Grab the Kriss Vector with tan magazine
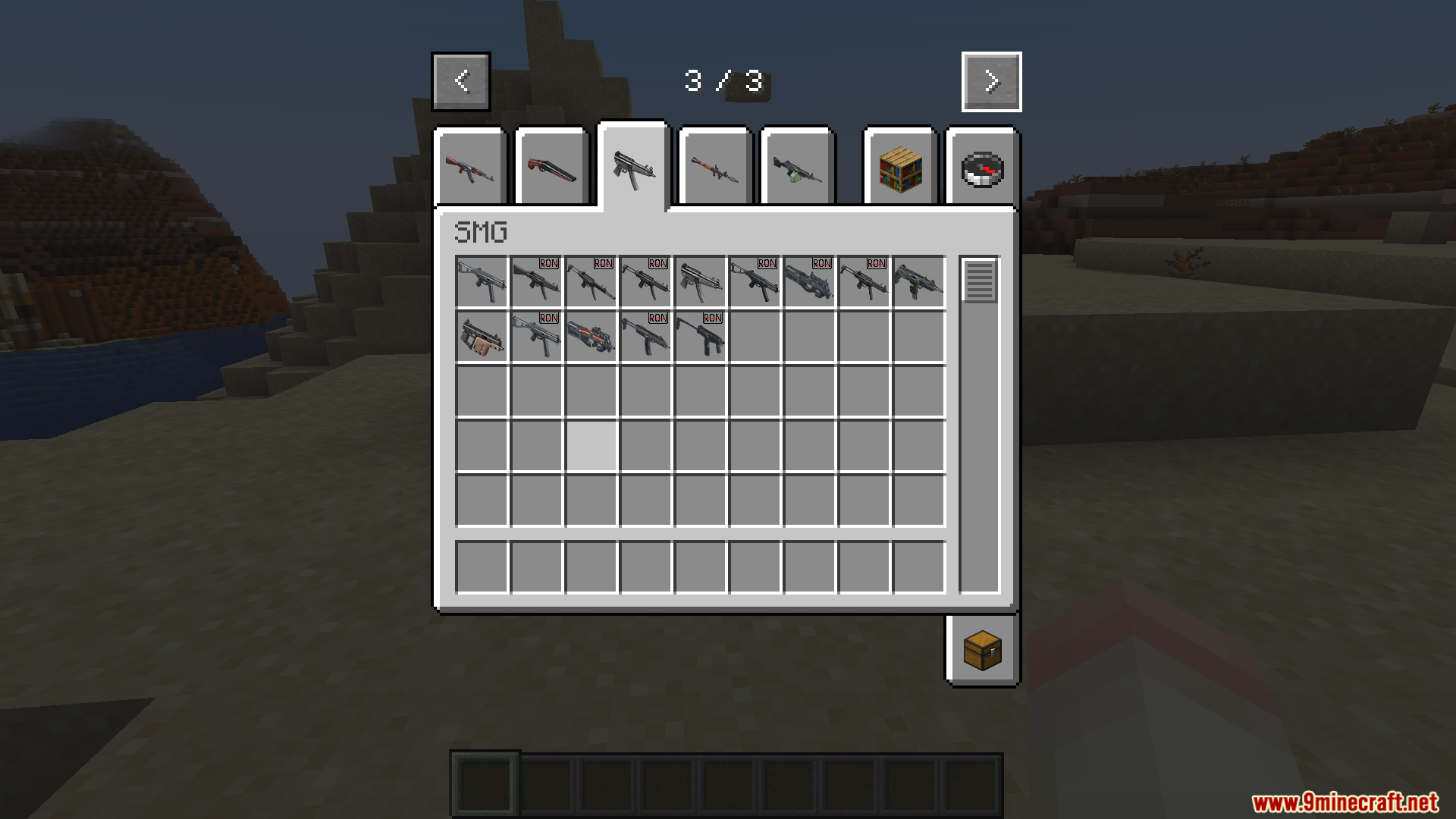Image resolution: width=1456 pixels, height=819 pixels. 481,336
